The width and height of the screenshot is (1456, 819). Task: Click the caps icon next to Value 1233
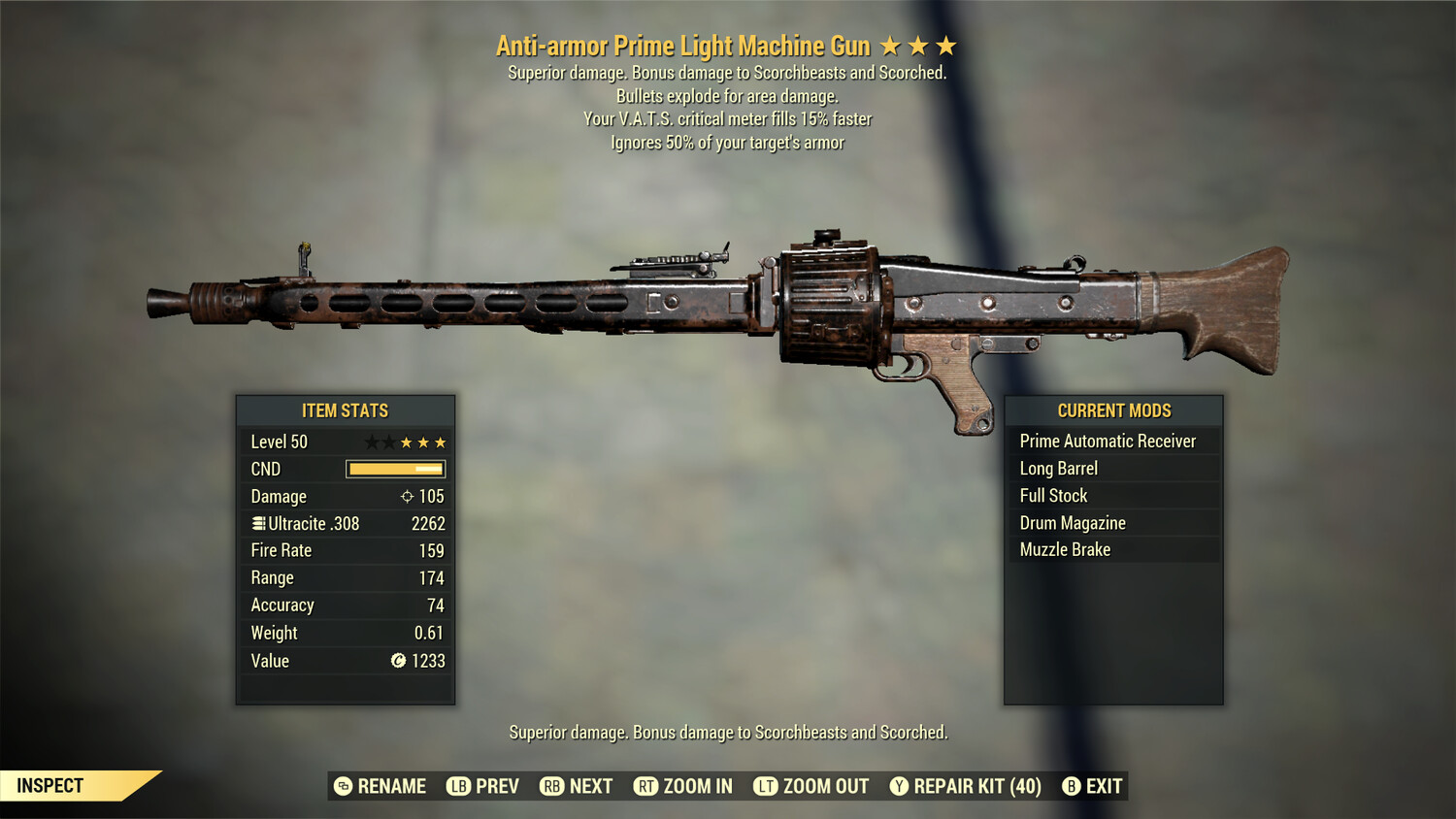point(397,661)
